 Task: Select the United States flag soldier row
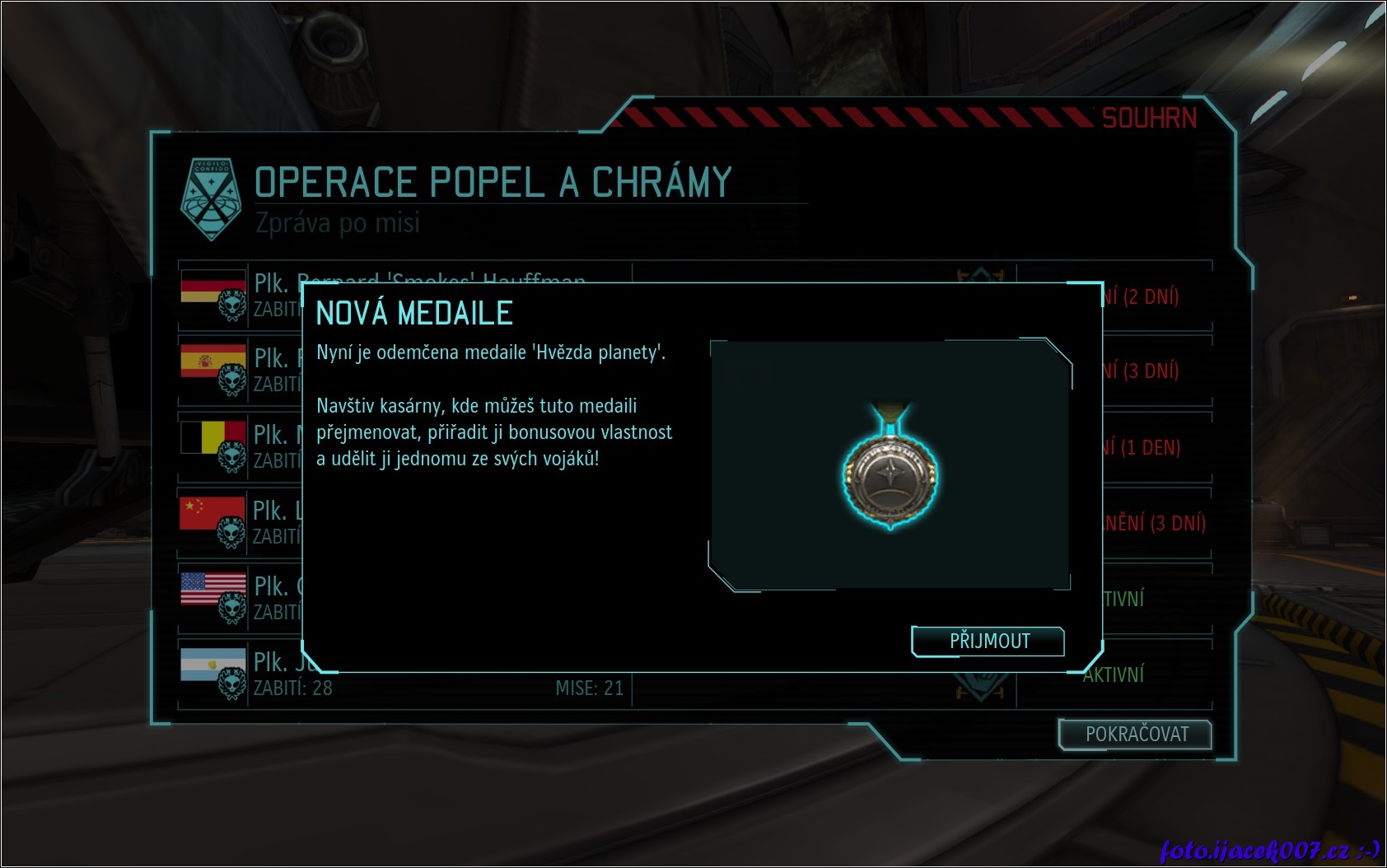(x=213, y=589)
